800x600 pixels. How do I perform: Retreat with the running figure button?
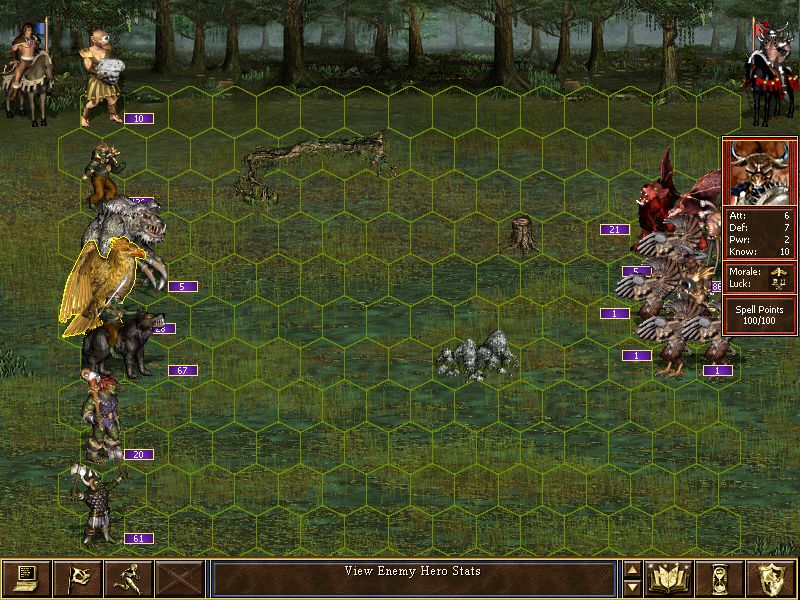(x=128, y=577)
